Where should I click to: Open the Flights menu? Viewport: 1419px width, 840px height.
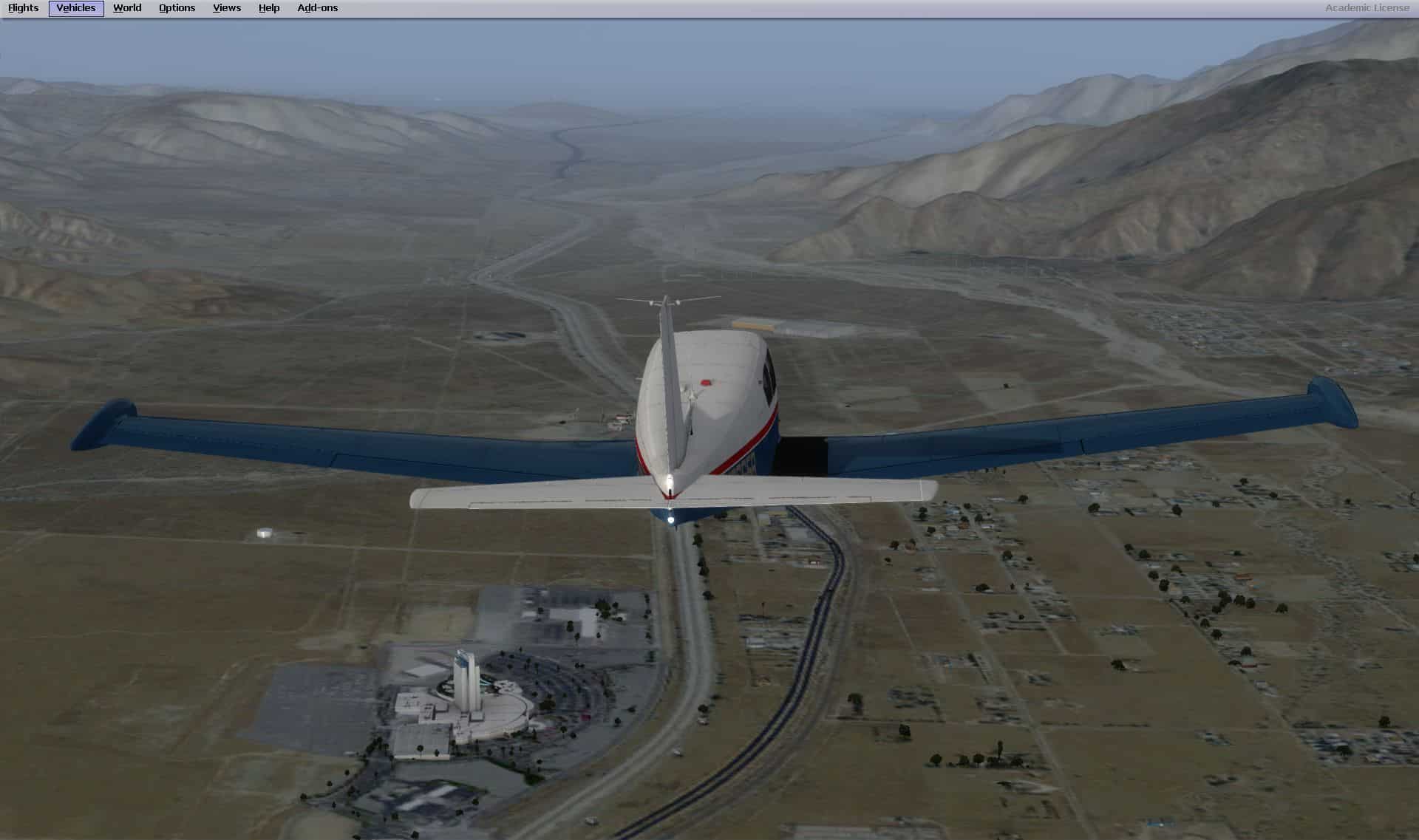coord(24,8)
